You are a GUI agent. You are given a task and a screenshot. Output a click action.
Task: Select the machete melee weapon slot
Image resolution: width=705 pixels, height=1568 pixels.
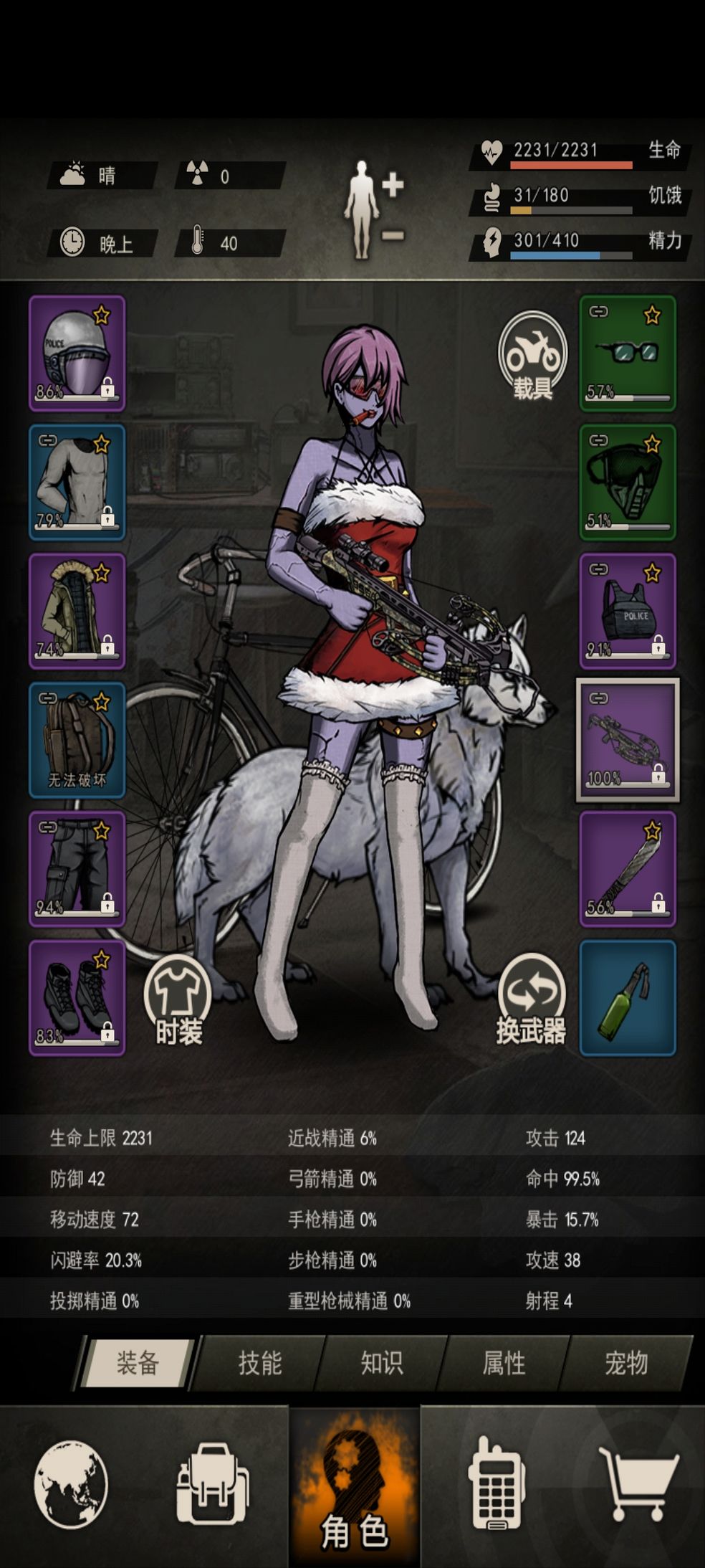[627, 869]
